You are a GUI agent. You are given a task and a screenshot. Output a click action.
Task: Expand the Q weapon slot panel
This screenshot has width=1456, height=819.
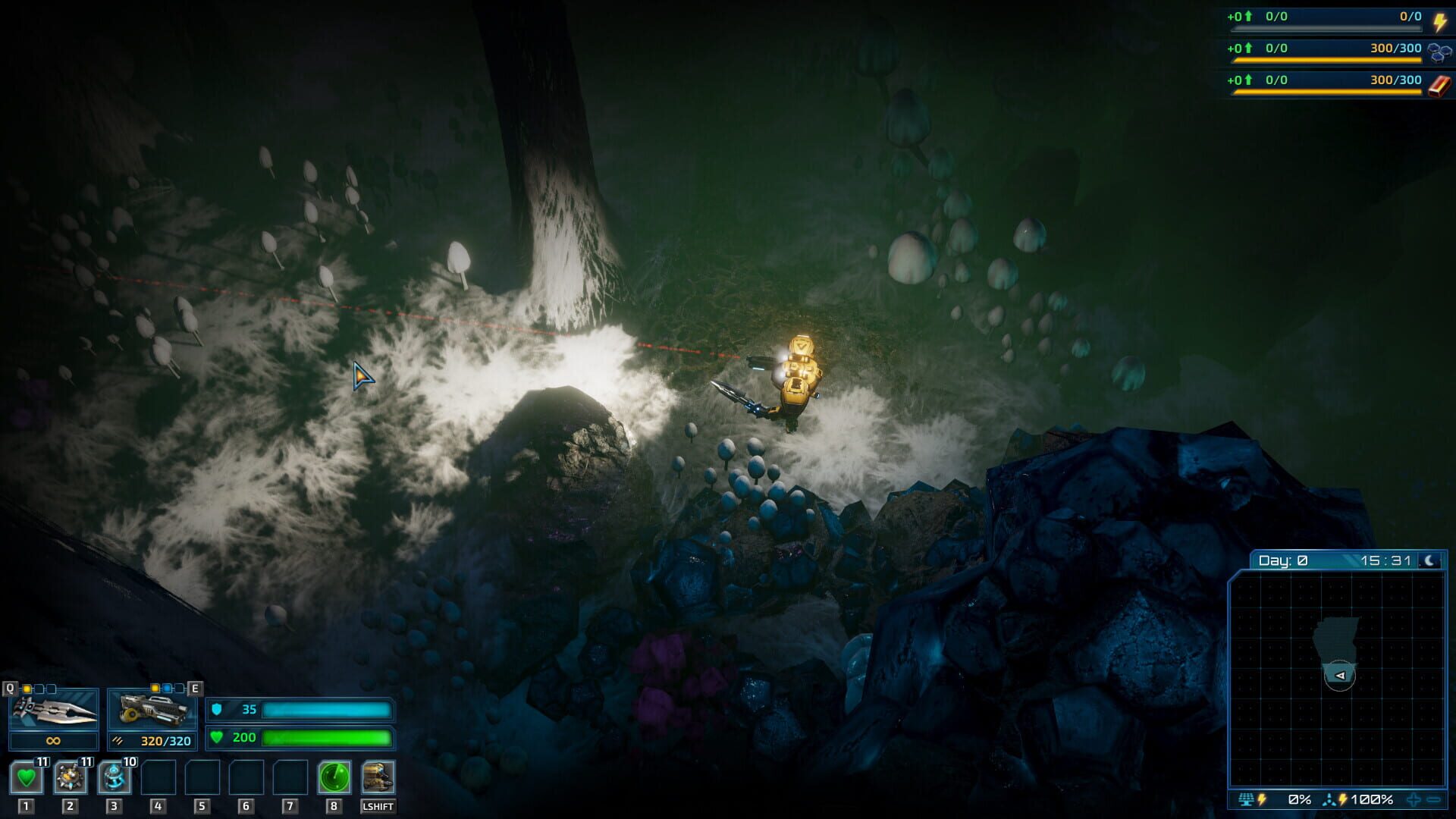(x=10, y=688)
